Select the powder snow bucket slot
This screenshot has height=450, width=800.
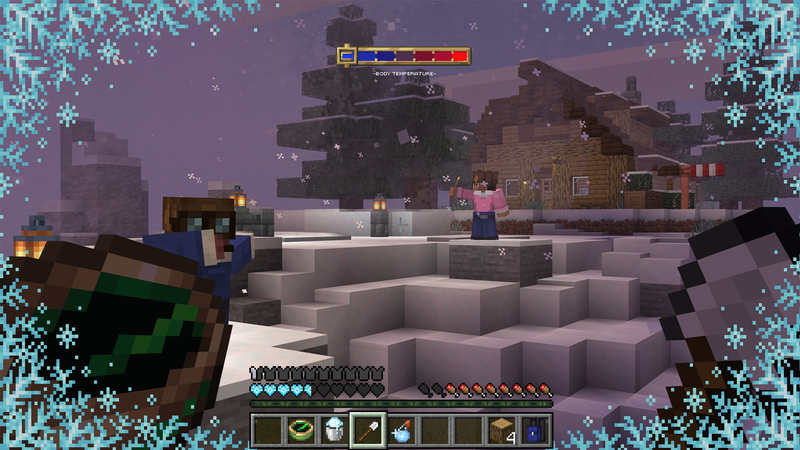click(334, 430)
